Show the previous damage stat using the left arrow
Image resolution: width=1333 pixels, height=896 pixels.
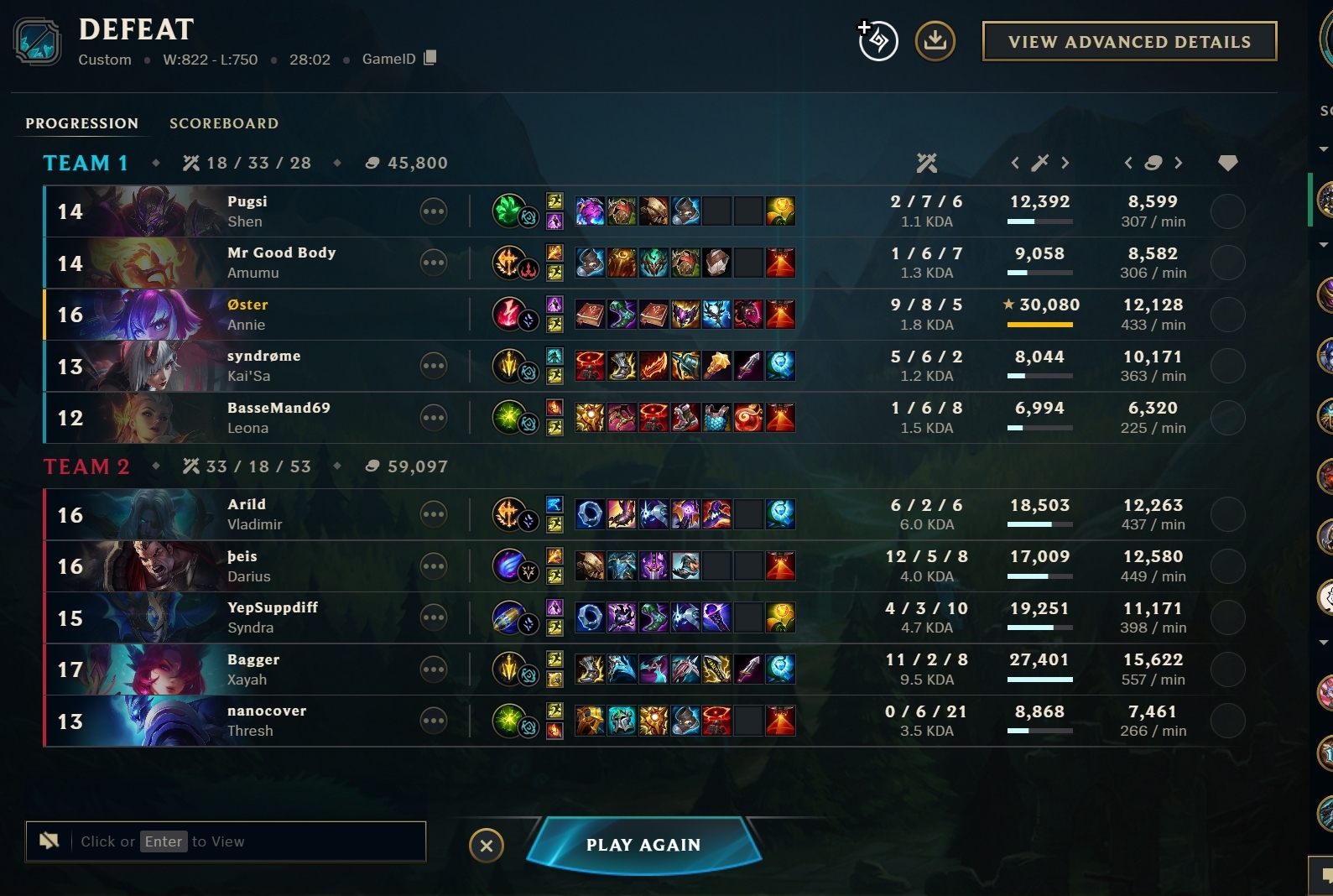click(x=1015, y=163)
